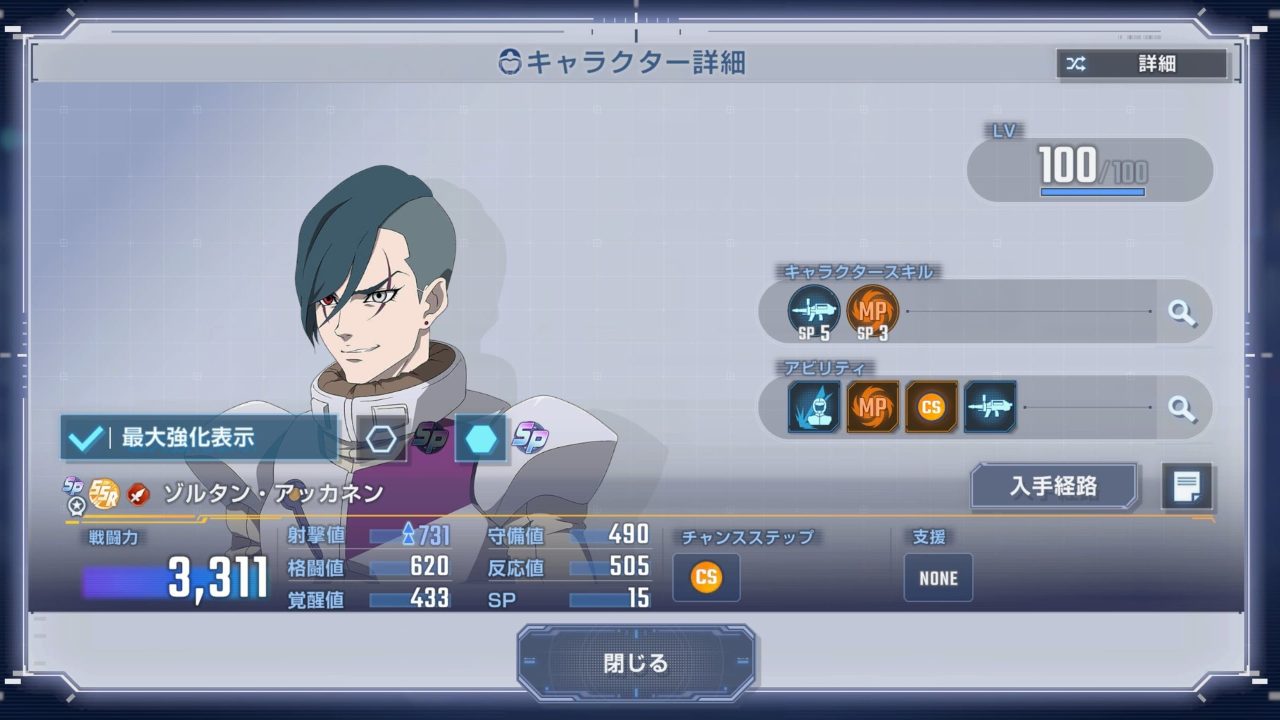View the orange MP ability icon

(873, 407)
